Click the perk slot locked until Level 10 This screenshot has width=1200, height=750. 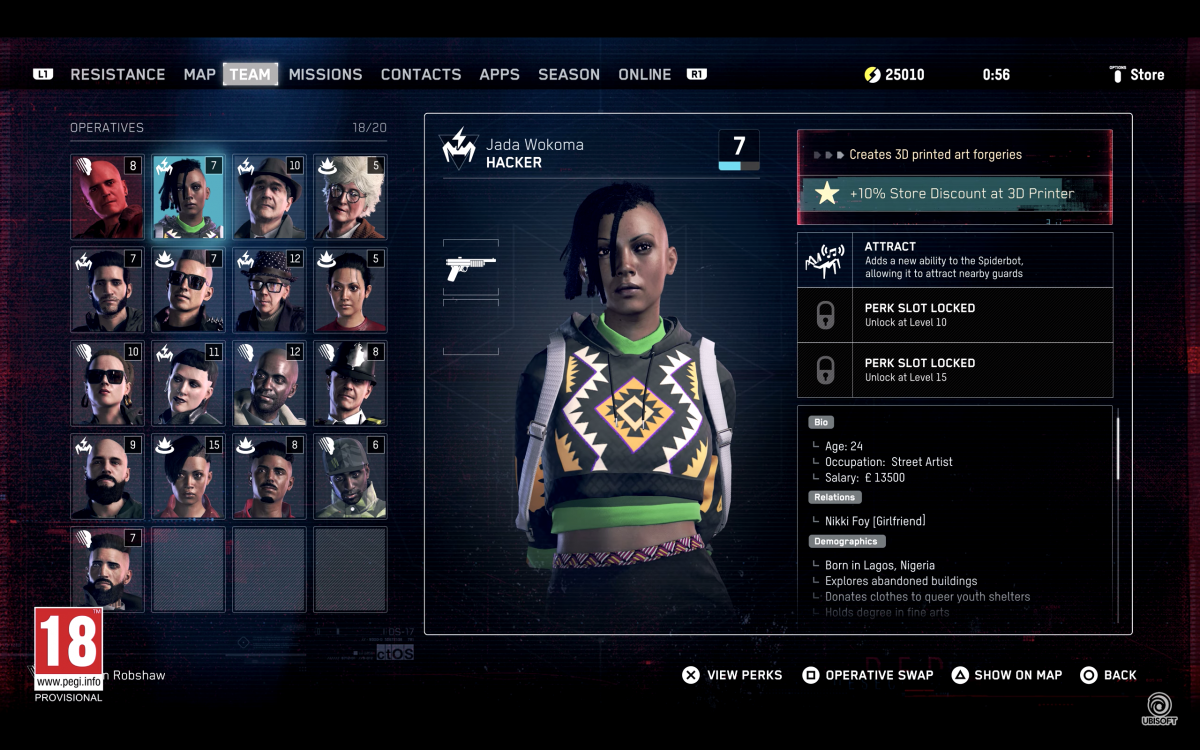pyautogui.click(x=954, y=315)
